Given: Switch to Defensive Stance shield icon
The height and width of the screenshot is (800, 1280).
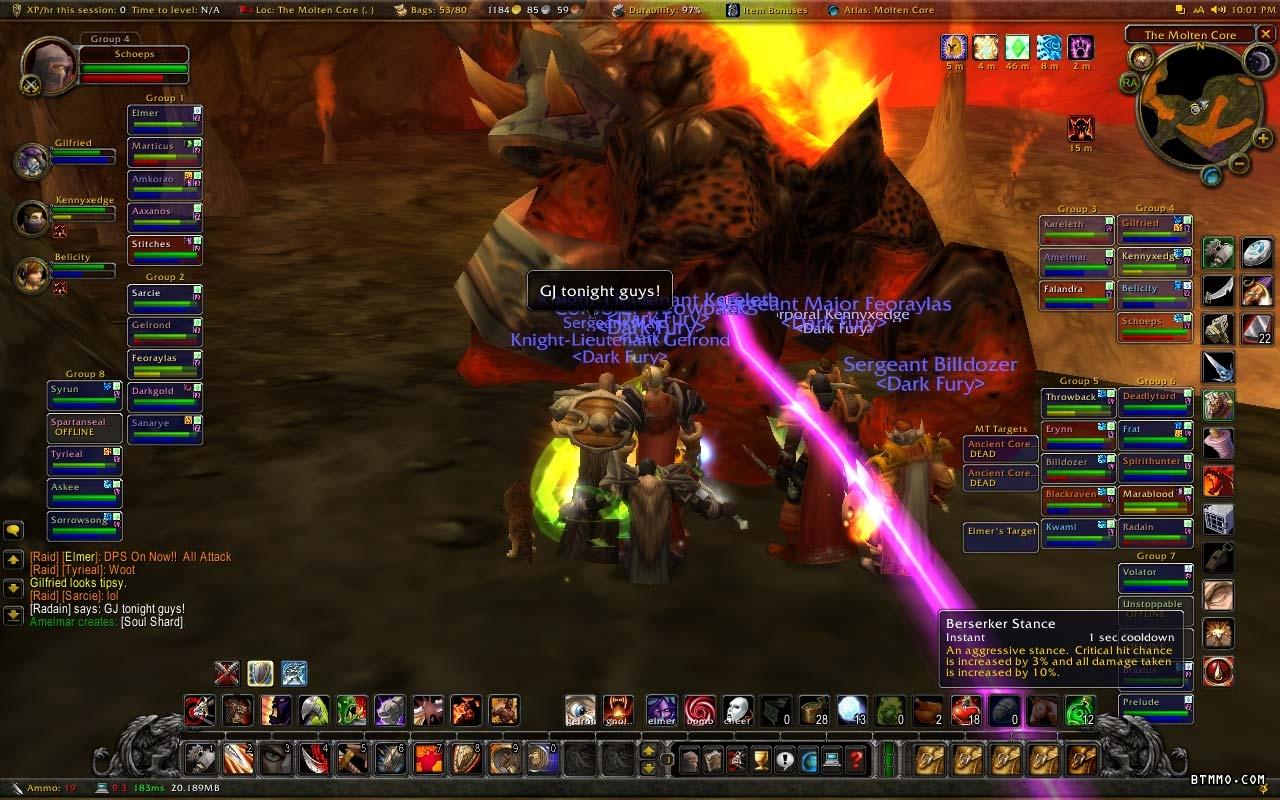Looking at the screenshot, I should (x=260, y=673).
